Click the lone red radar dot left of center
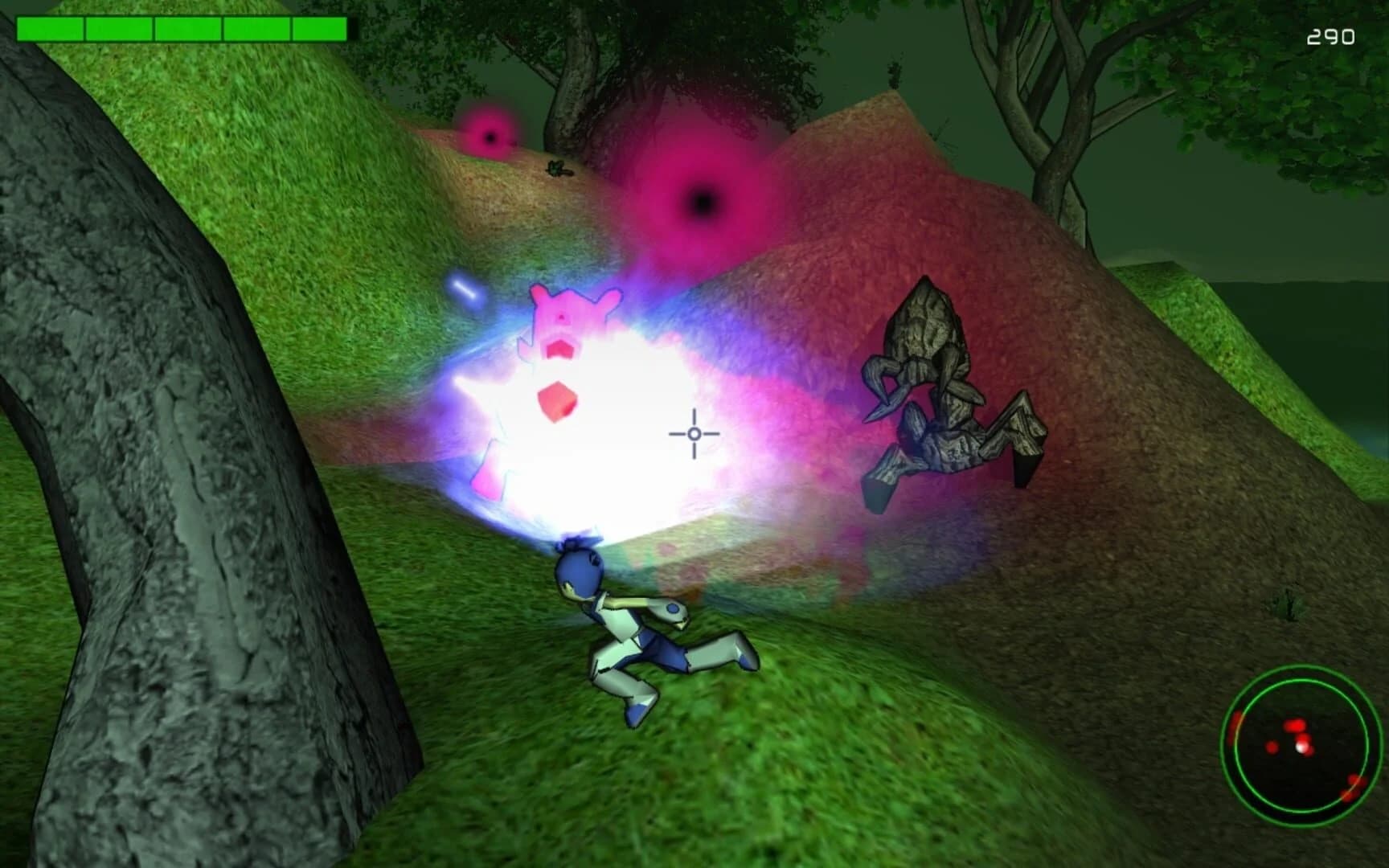1389x868 pixels. tap(1272, 747)
